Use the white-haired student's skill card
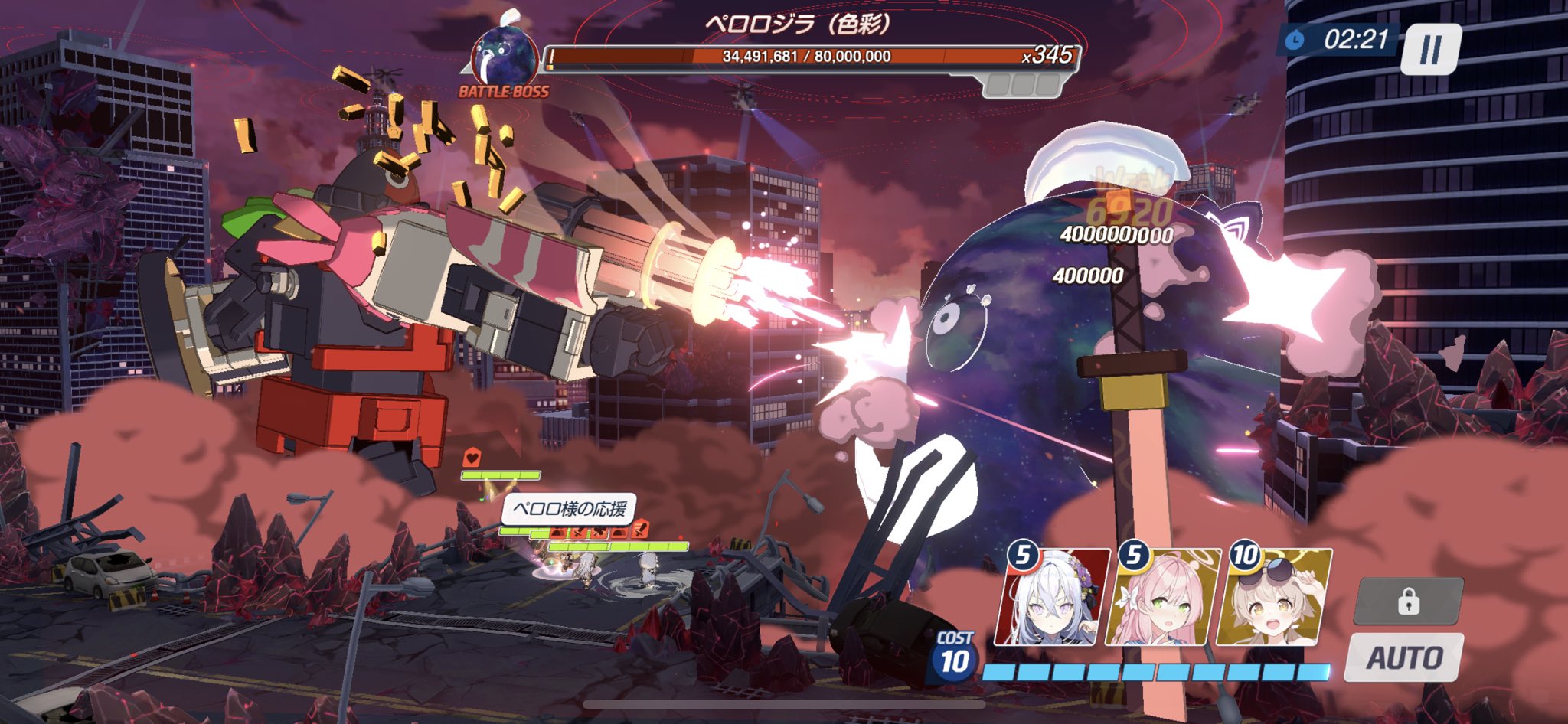The height and width of the screenshot is (724, 1568). pos(1052,598)
